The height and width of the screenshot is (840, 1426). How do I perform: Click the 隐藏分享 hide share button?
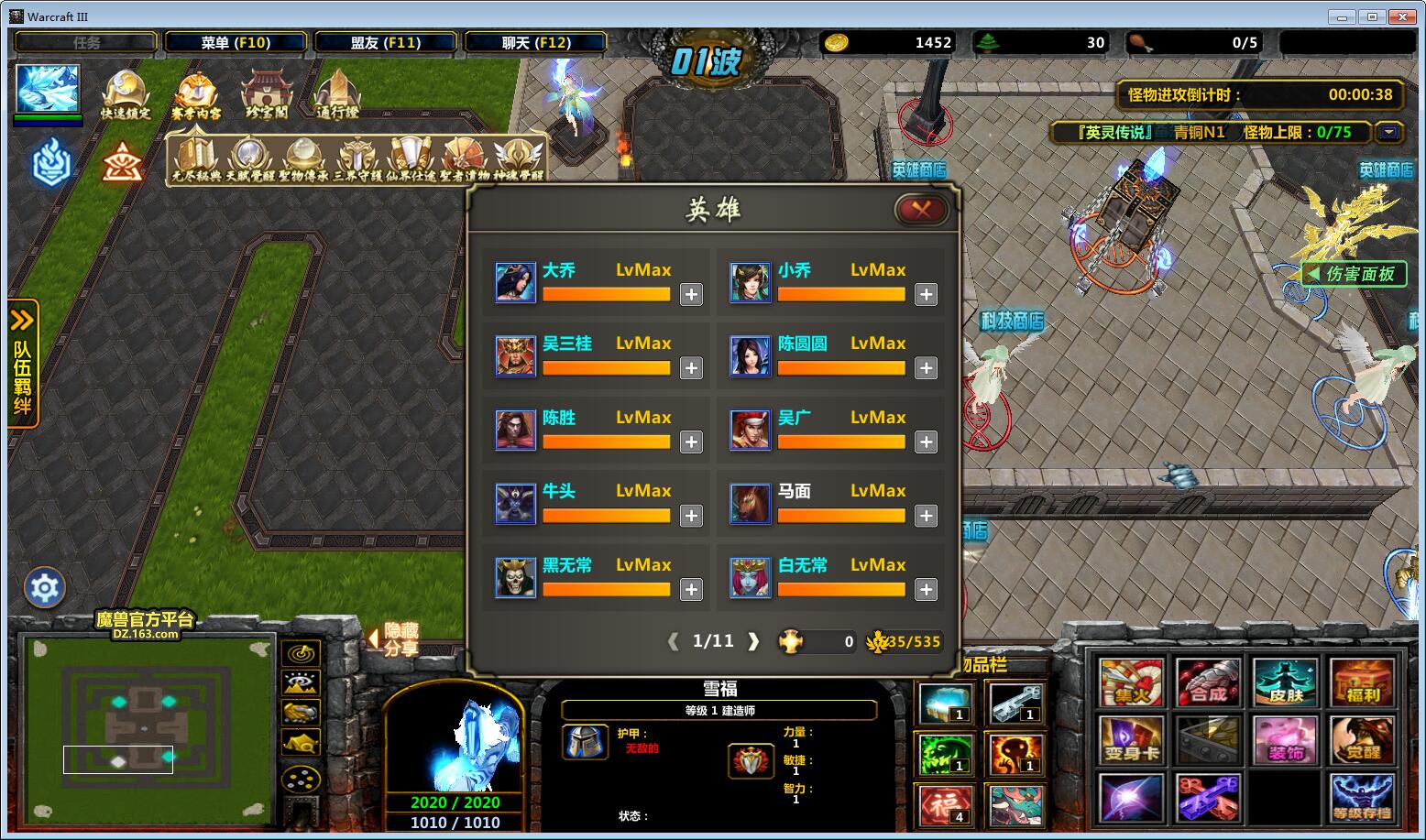point(396,639)
